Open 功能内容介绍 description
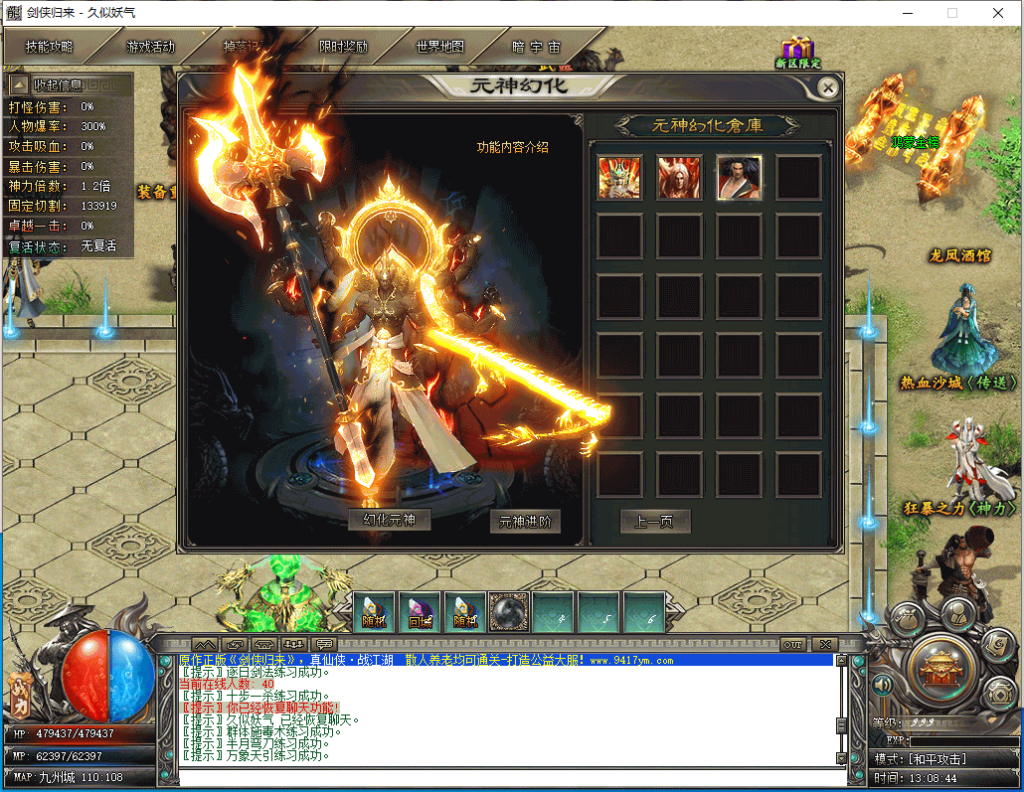The image size is (1024, 792). (512, 147)
